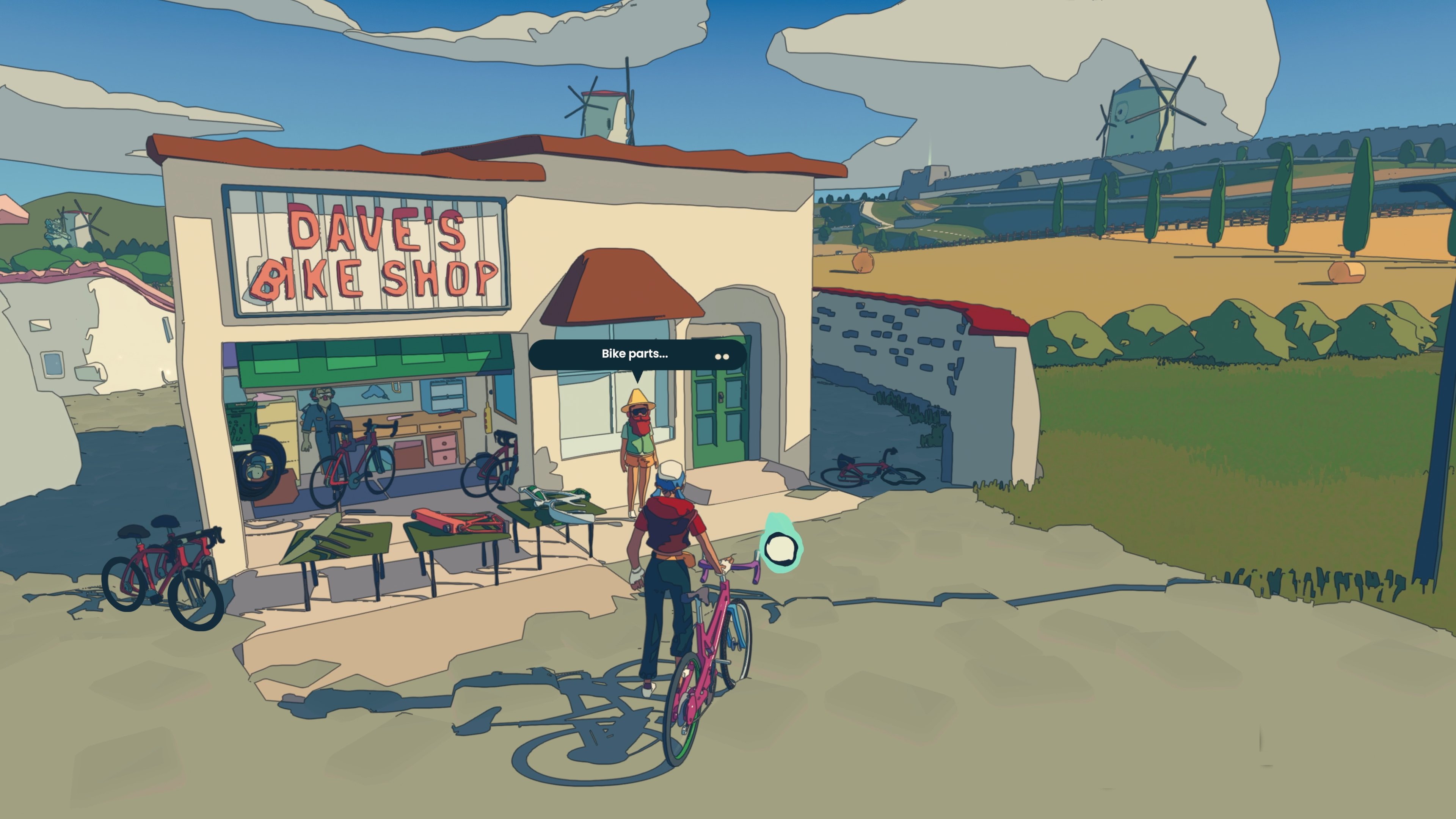
Task: Select the Bike parts speech bubble text
Action: tap(635, 355)
